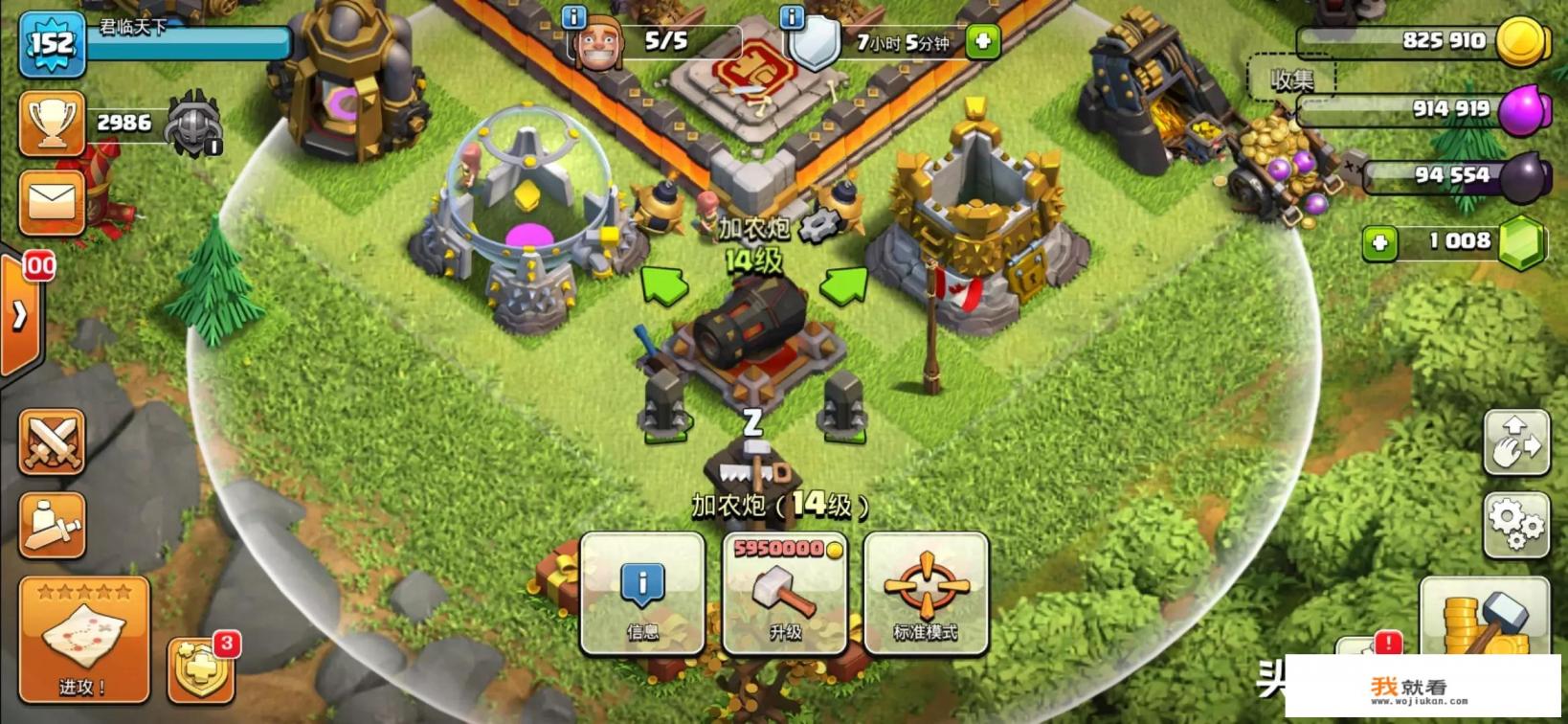Collect resources with the 收集 button
This screenshot has width=1568, height=724.
coord(1291,80)
